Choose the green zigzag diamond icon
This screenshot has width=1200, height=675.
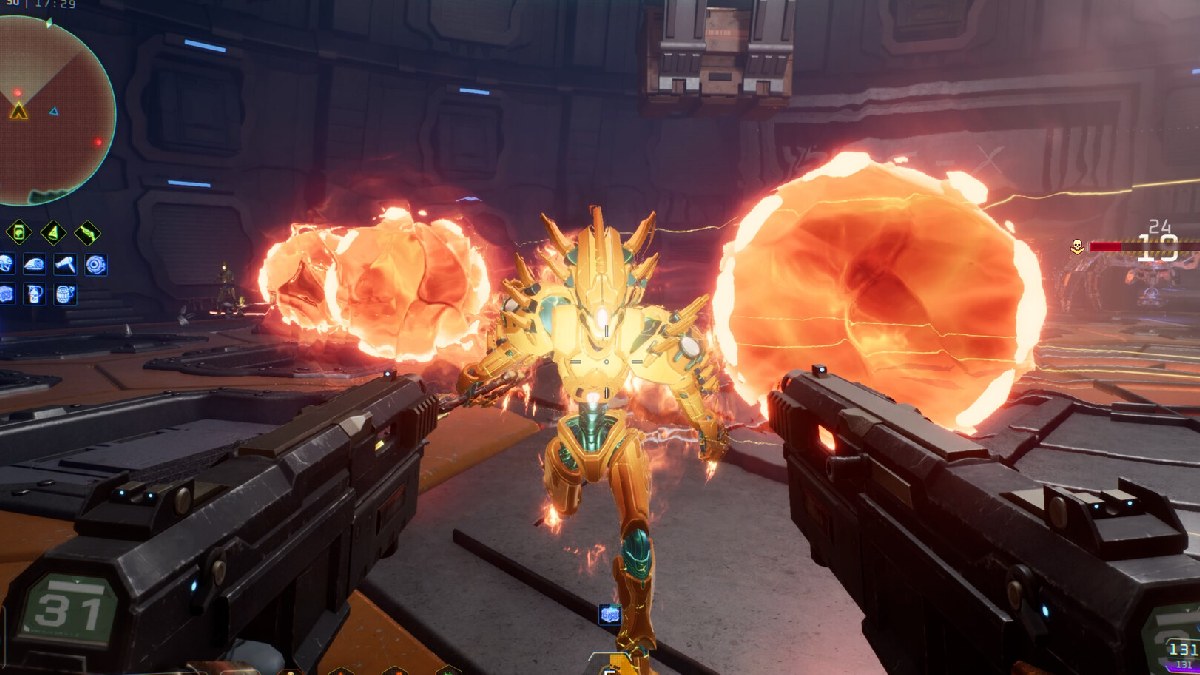coord(87,233)
